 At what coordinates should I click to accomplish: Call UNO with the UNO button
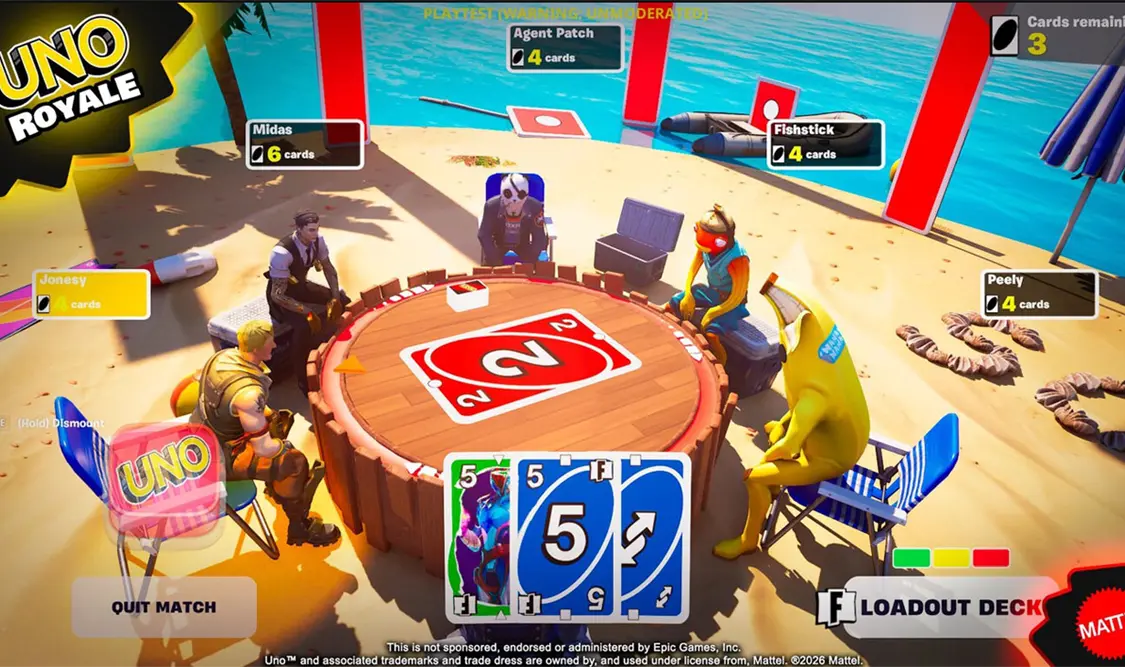pos(165,472)
